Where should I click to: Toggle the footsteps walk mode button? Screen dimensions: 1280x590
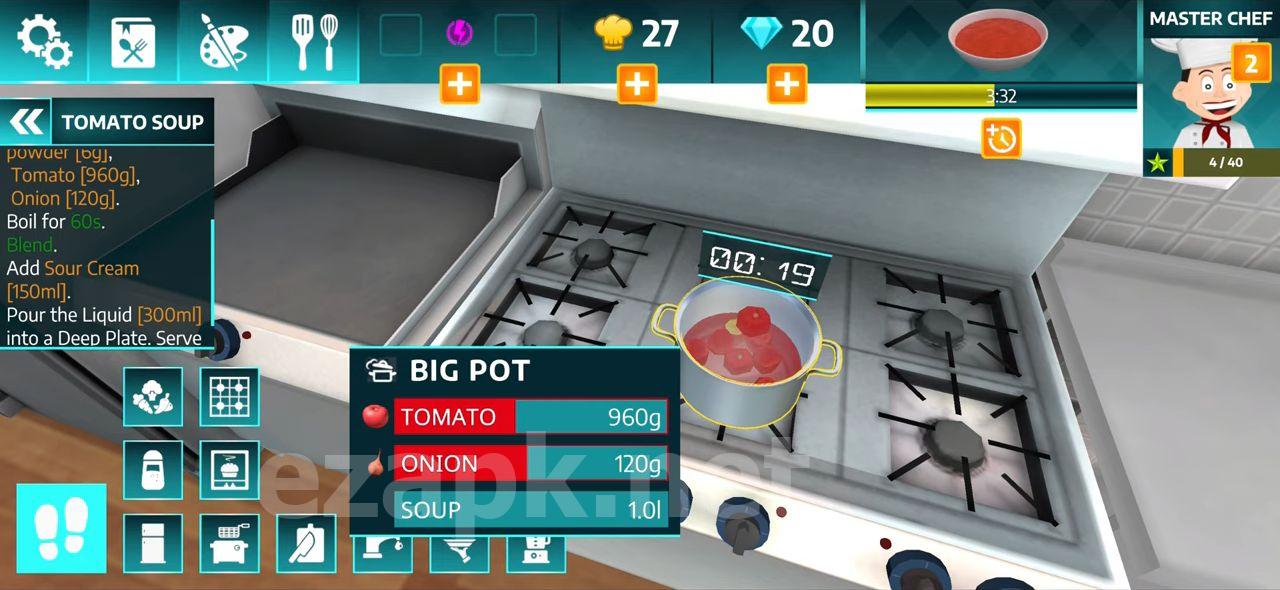pos(61,528)
